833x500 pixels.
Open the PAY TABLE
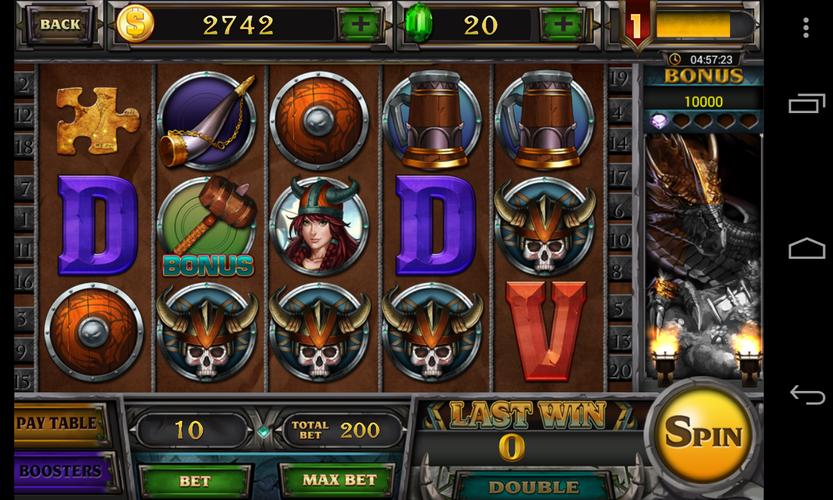pyautogui.click(x=60, y=423)
